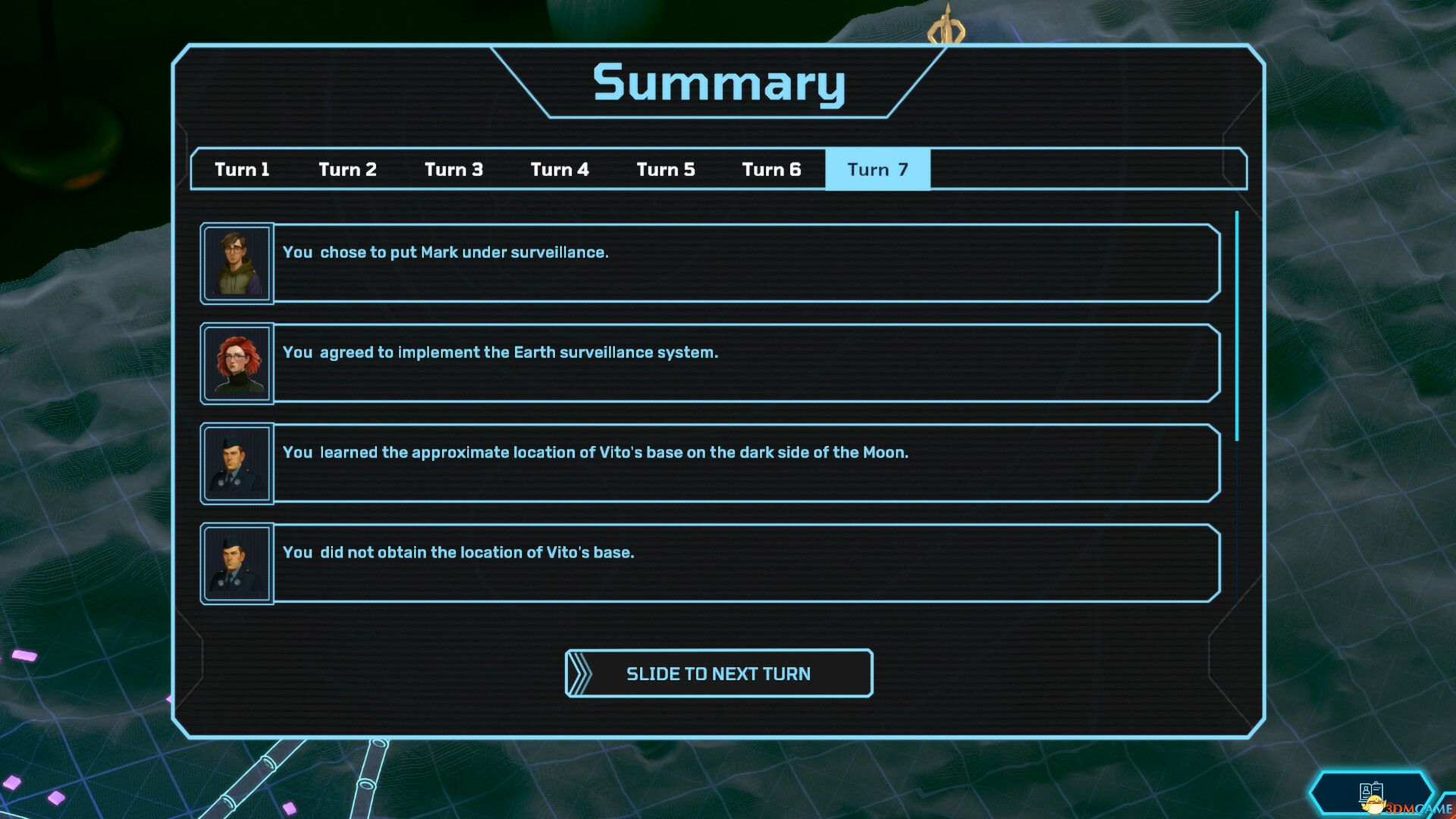Screen dimensions: 1456x819
Task: Click the Earth surveillance system summary row
Action: pyautogui.click(x=747, y=363)
